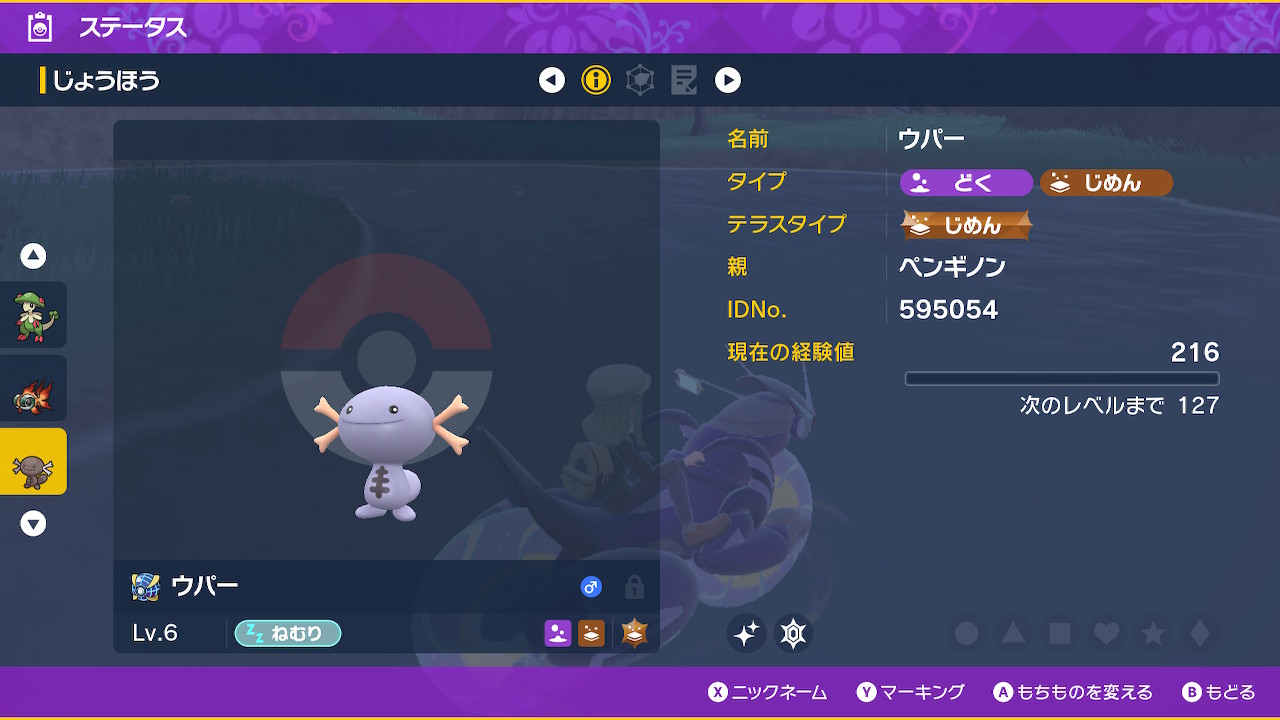Select the info (じょうほう) page icon
Viewport: 1280px width, 720px height.
pyautogui.click(x=597, y=80)
